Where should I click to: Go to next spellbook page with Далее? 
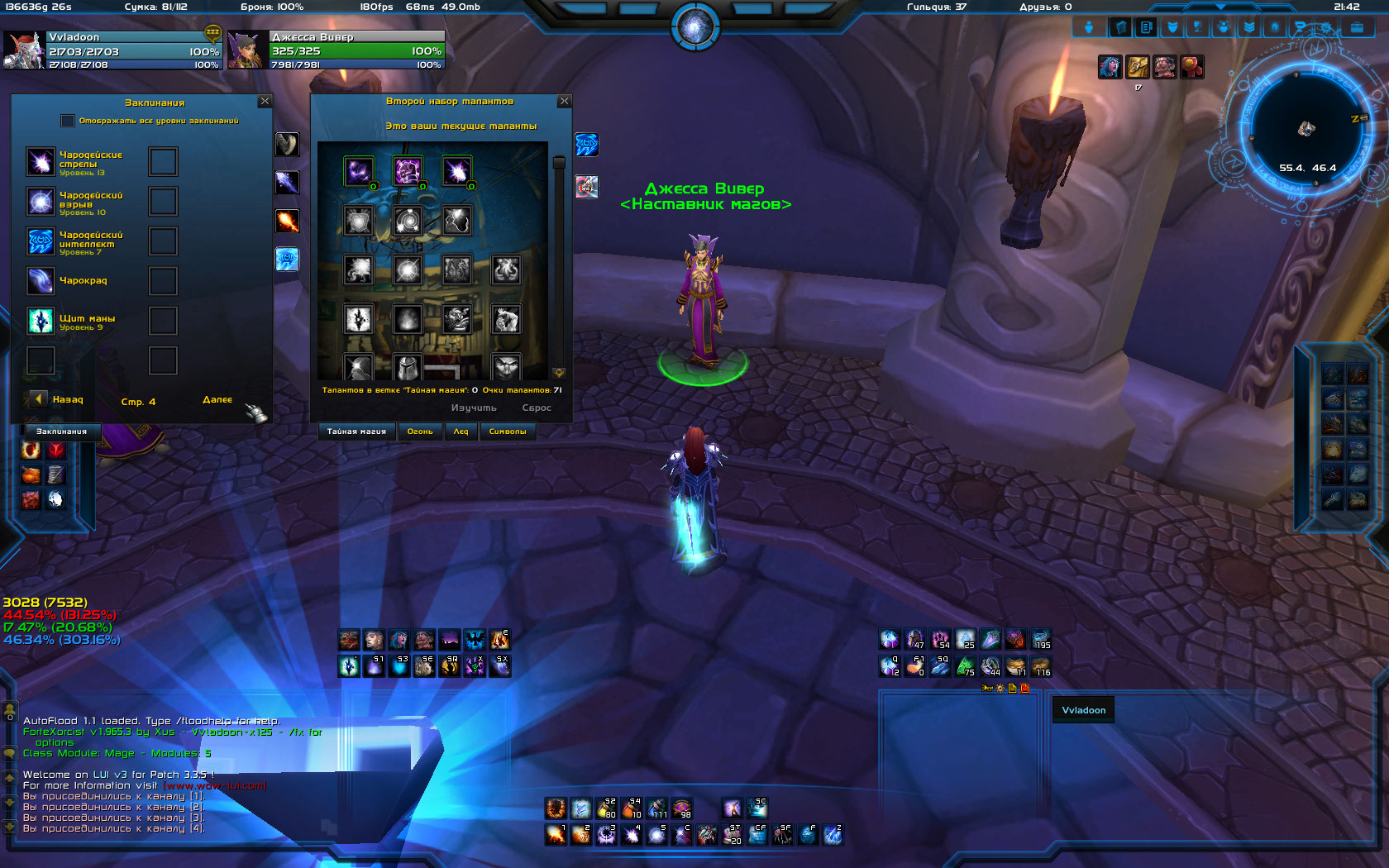pyautogui.click(x=217, y=400)
